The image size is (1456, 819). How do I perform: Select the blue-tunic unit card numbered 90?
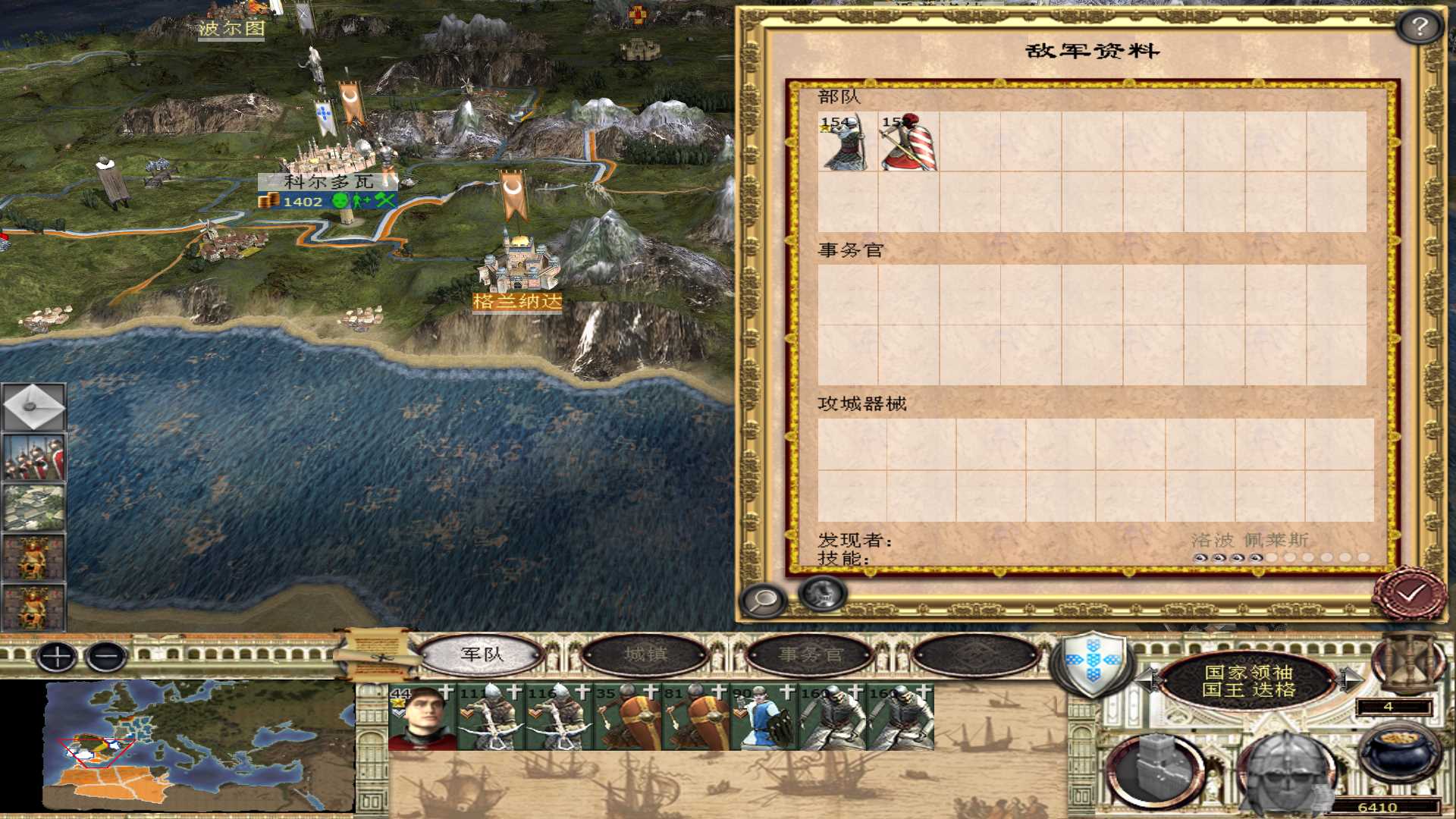point(764,717)
